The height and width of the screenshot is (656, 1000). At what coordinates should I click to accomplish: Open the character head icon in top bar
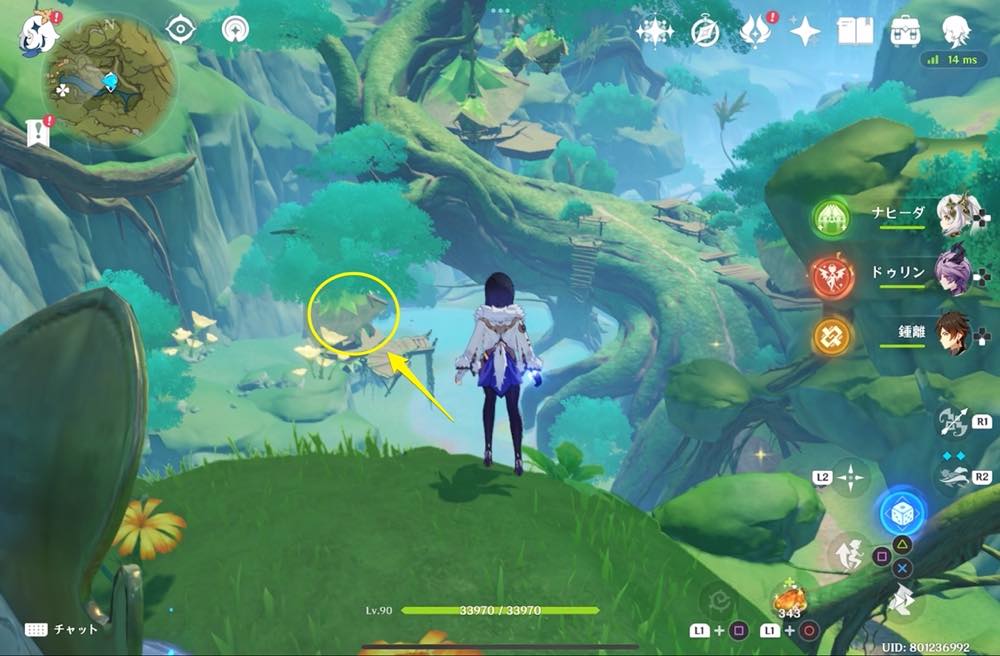958,32
